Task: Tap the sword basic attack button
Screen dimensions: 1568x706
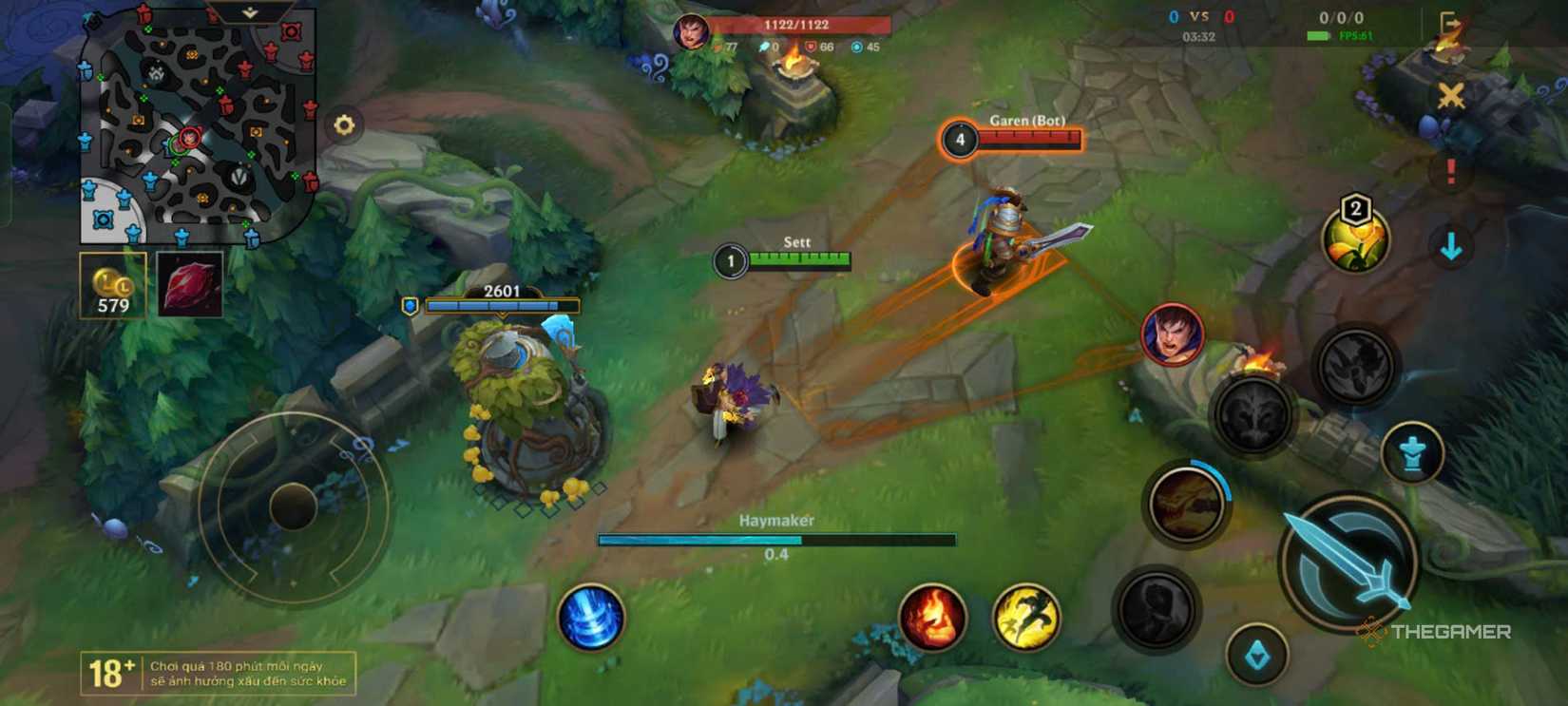Action: pos(1348,562)
